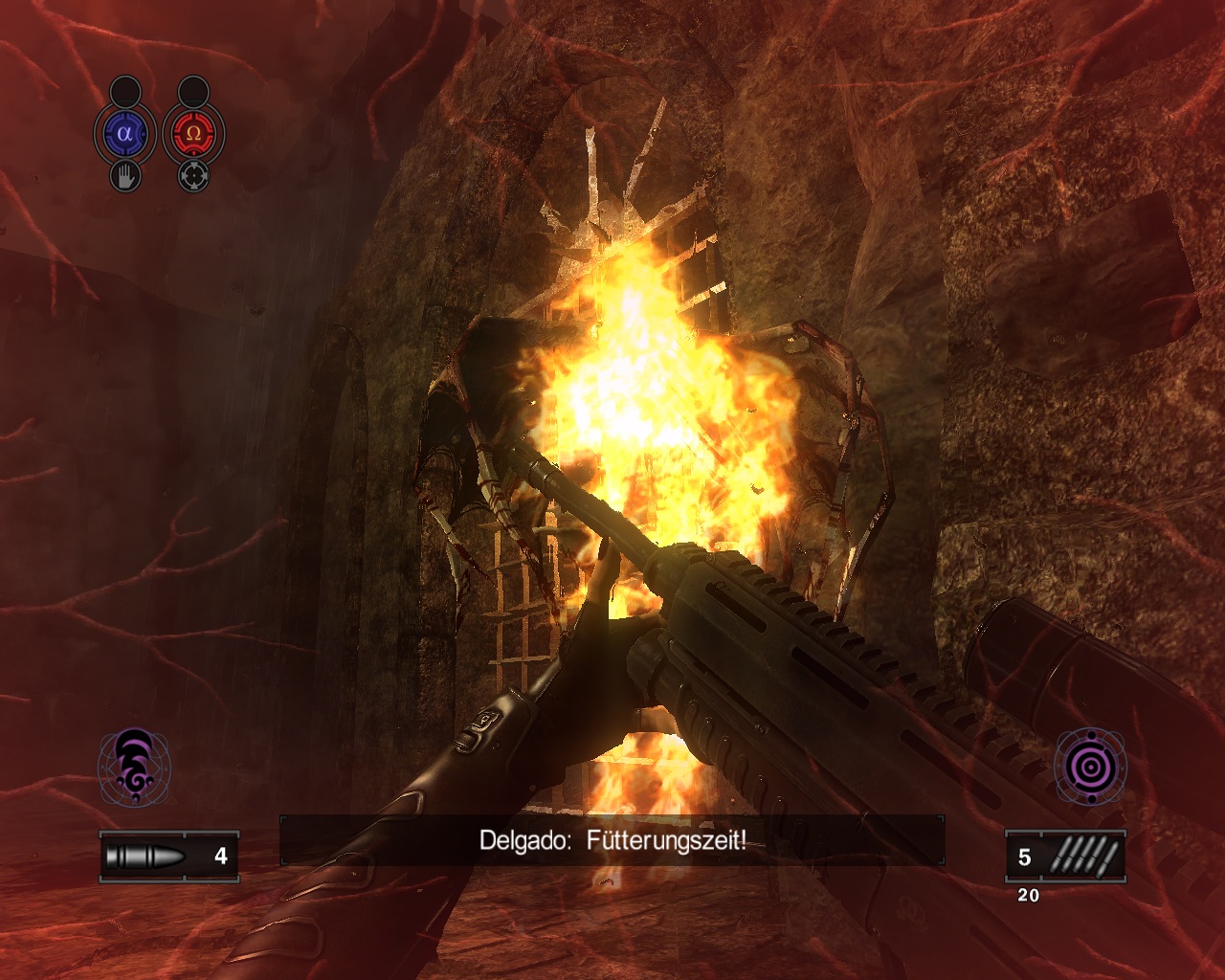Activate the purple swirl power icon
Screen dimensions: 1225x980
pyautogui.click(x=134, y=767)
